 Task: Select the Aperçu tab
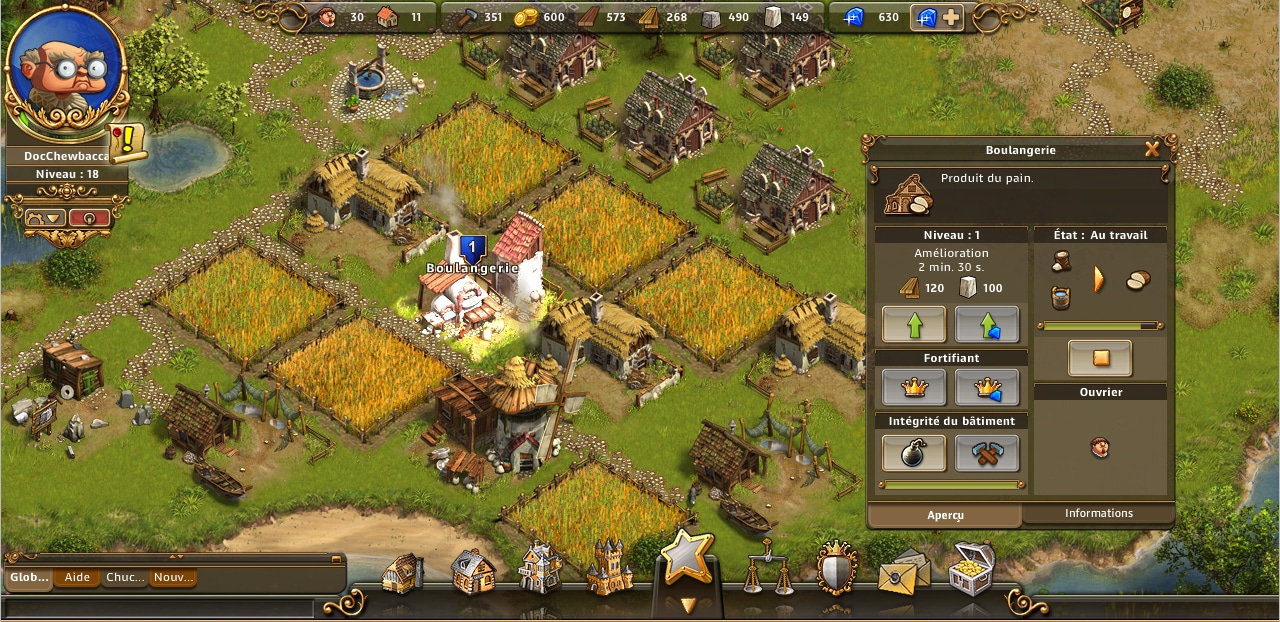[944, 515]
